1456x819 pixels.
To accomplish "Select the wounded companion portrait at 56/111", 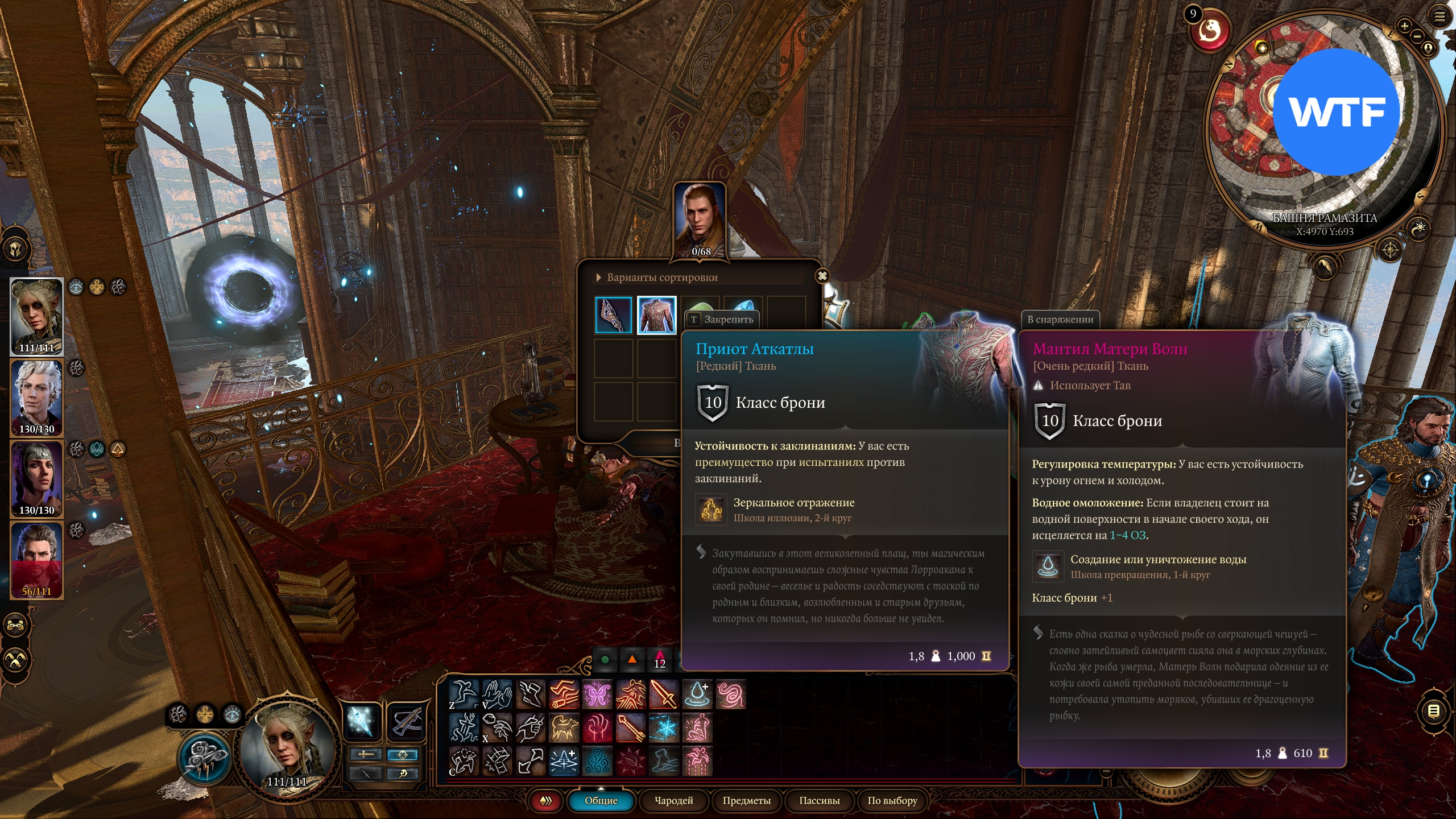I will click(37, 560).
